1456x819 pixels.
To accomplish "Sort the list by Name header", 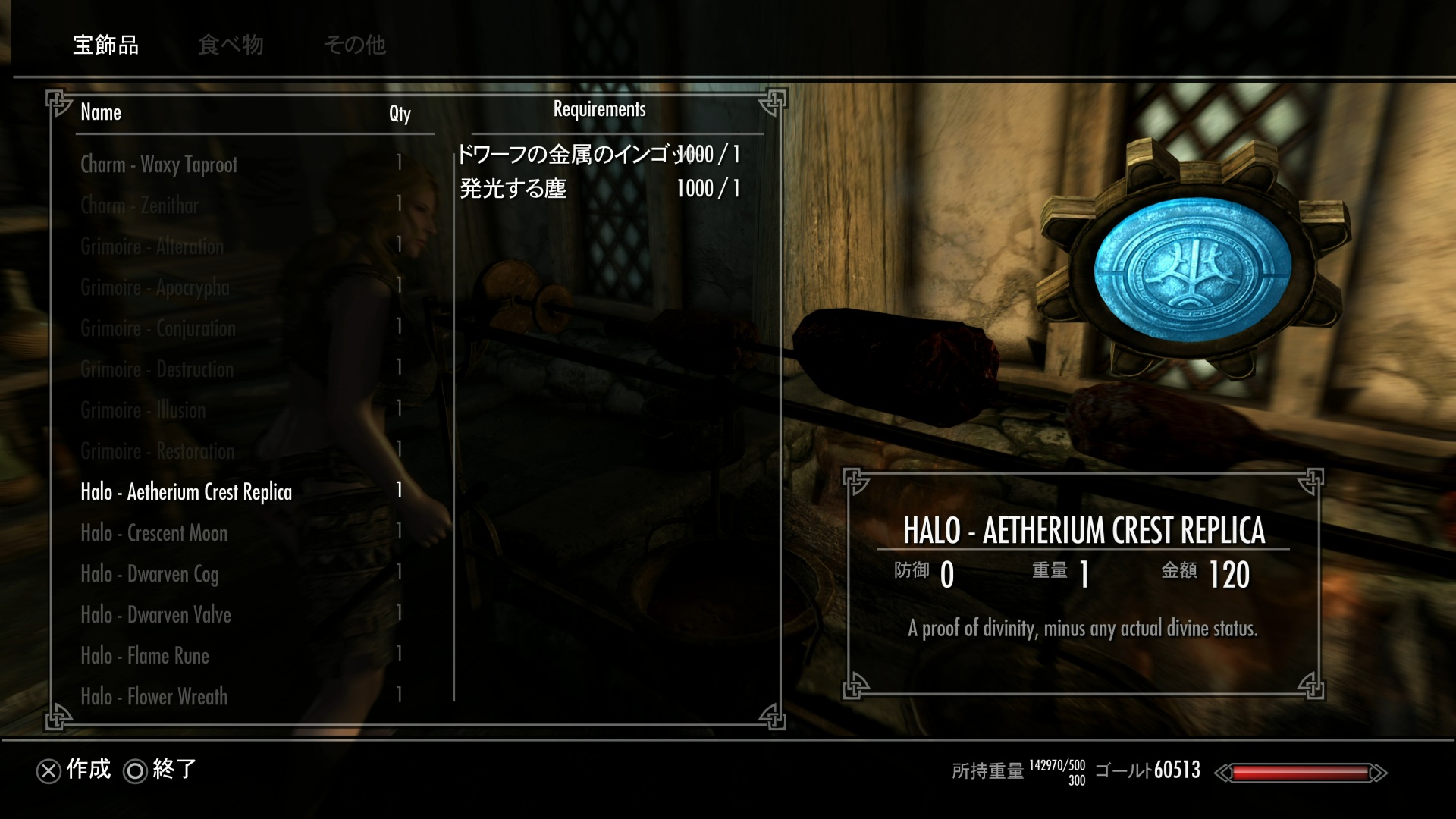I will [x=101, y=112].
